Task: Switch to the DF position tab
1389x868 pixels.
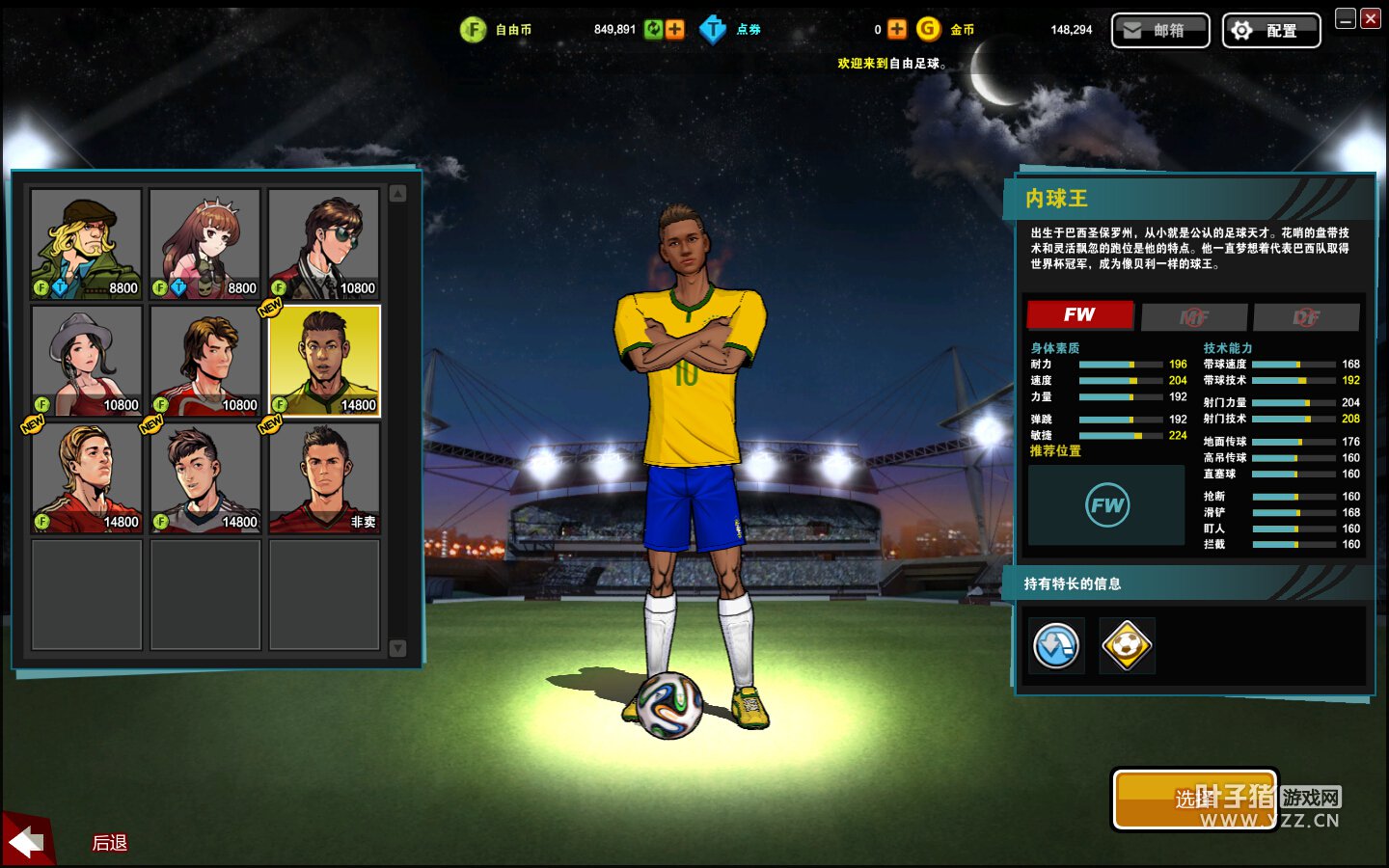Action: tap(1306, 316)
